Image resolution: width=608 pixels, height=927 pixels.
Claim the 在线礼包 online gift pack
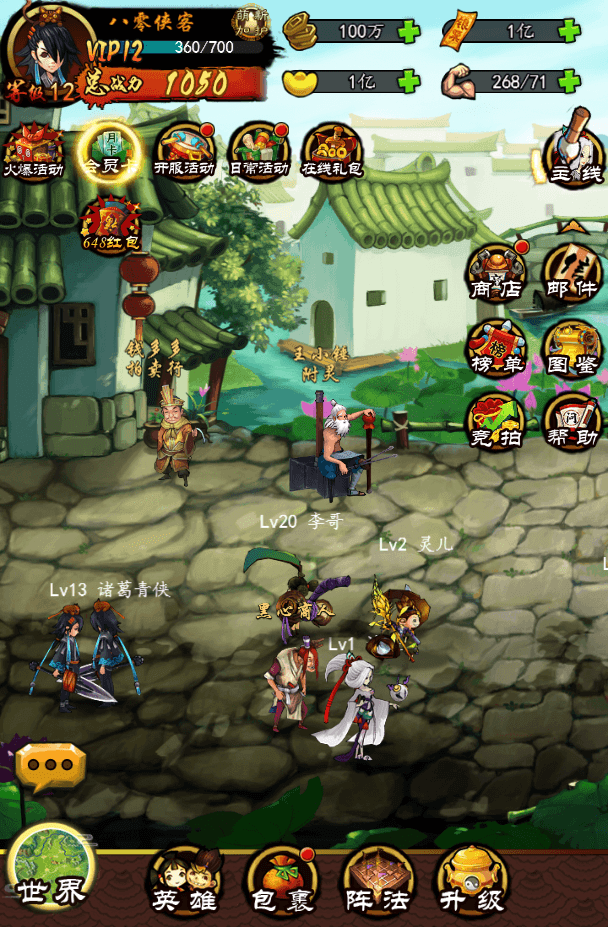click(333, 150)
